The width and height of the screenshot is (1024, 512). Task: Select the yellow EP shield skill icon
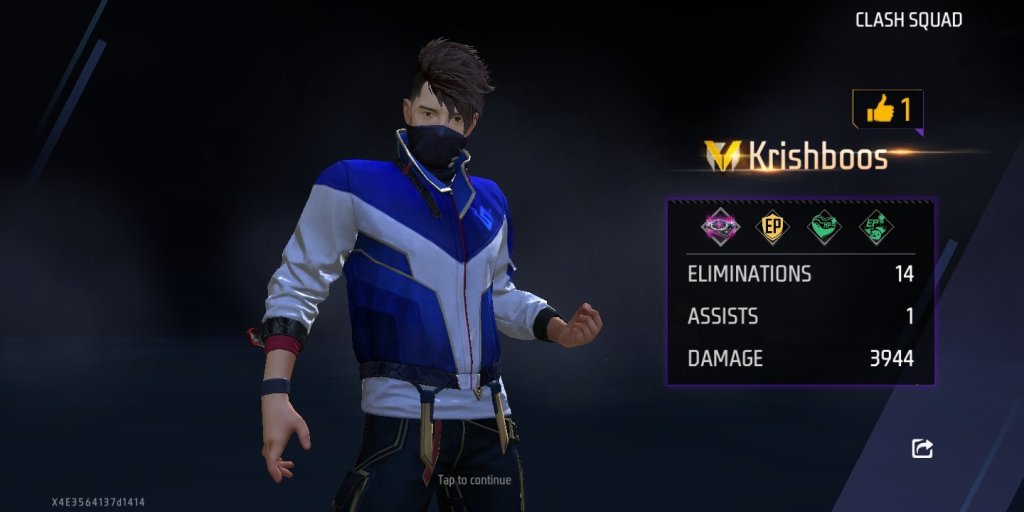(x=772, y=226)
